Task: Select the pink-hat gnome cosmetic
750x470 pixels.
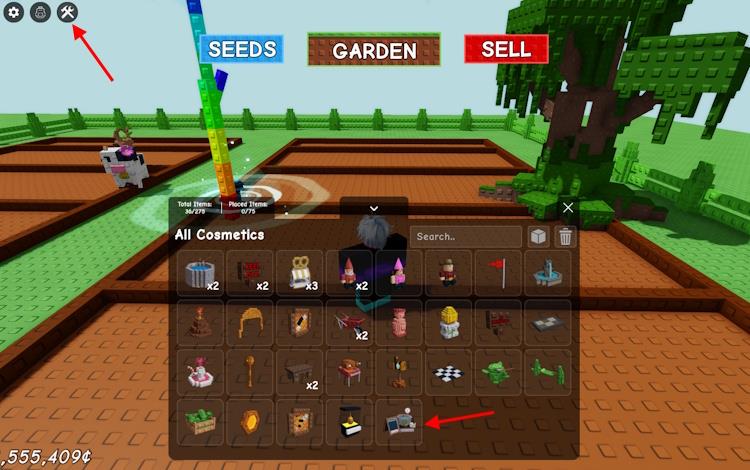Action: coord(399,273)
